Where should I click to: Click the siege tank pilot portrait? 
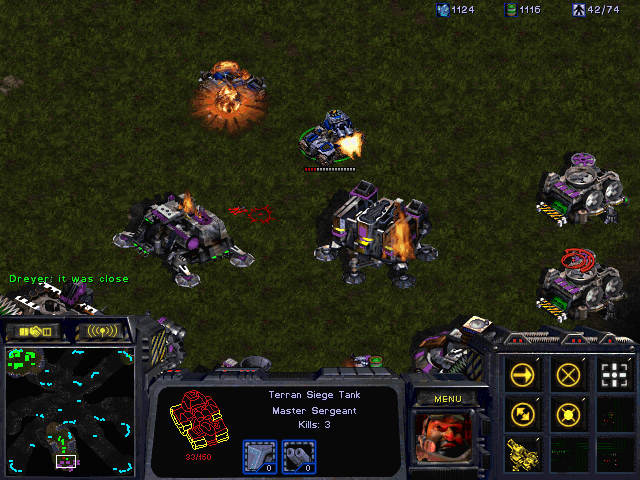click(446, 439)
